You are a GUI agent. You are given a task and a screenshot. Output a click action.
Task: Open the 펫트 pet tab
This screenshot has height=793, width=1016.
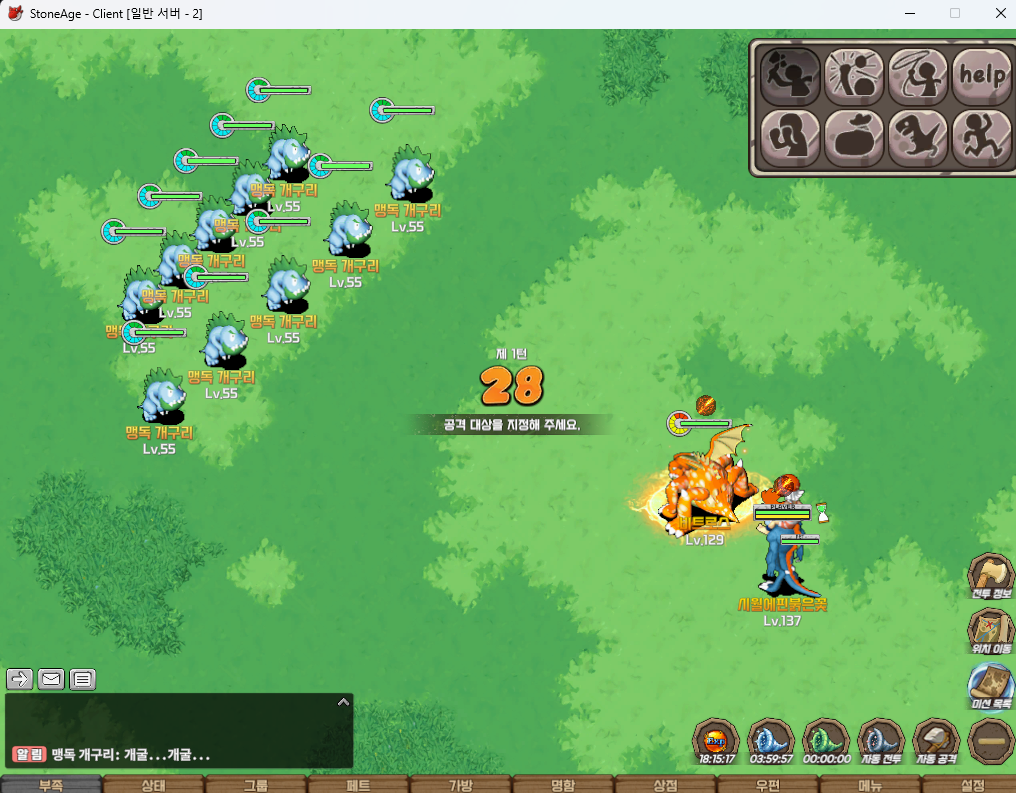(x=357, y=785)
